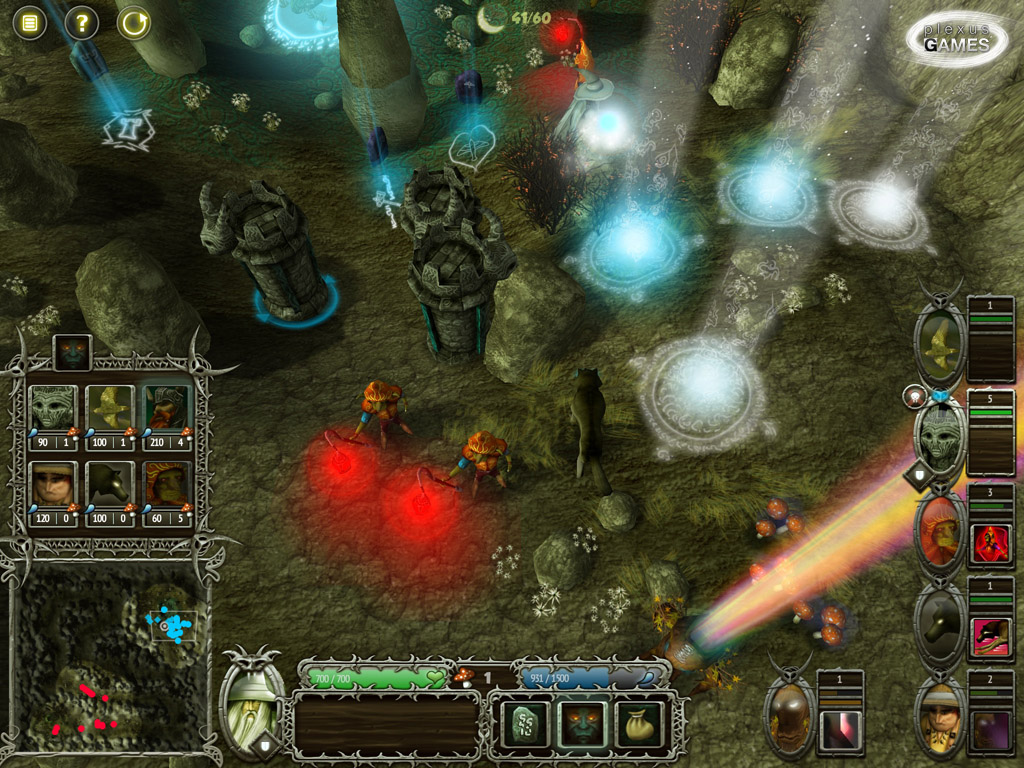1024x768 pixels.
Task: Click the minimap
Action: [x=108, y=660]
